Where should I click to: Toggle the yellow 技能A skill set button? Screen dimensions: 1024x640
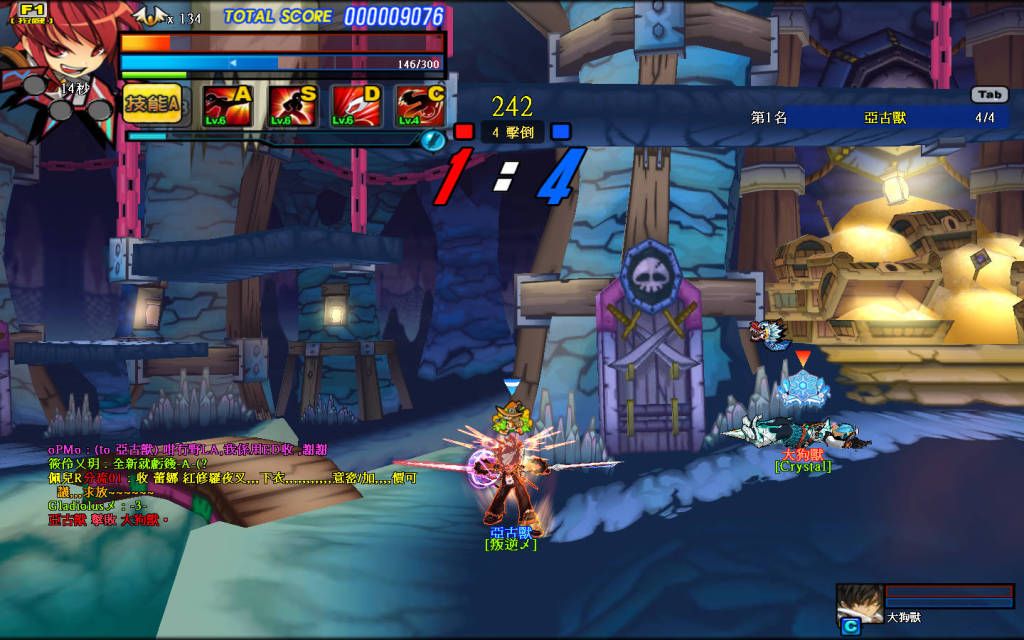tap(151, 104)
